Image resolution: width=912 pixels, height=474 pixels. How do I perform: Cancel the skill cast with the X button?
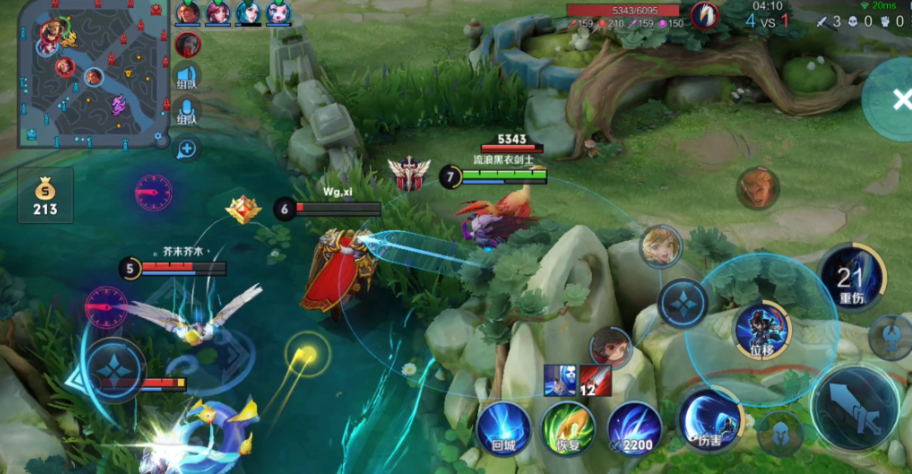(891, 98)
